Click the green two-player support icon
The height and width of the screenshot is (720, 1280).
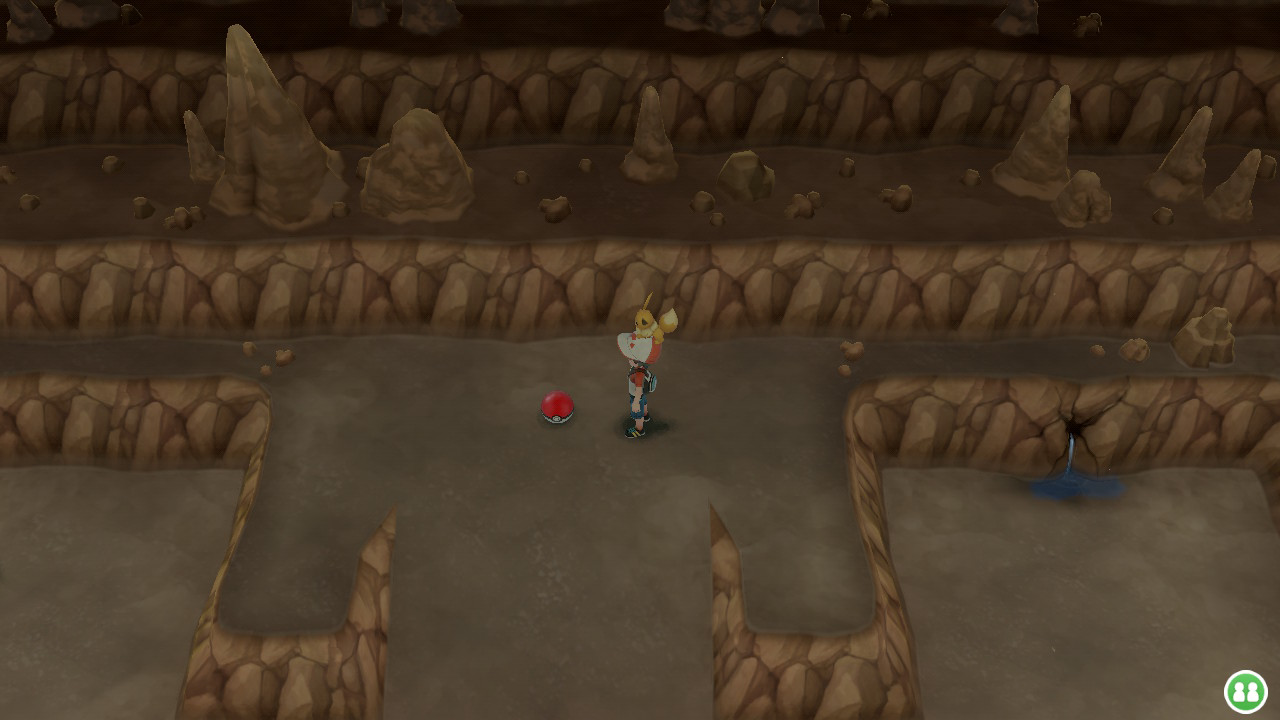pos(1245,691)
